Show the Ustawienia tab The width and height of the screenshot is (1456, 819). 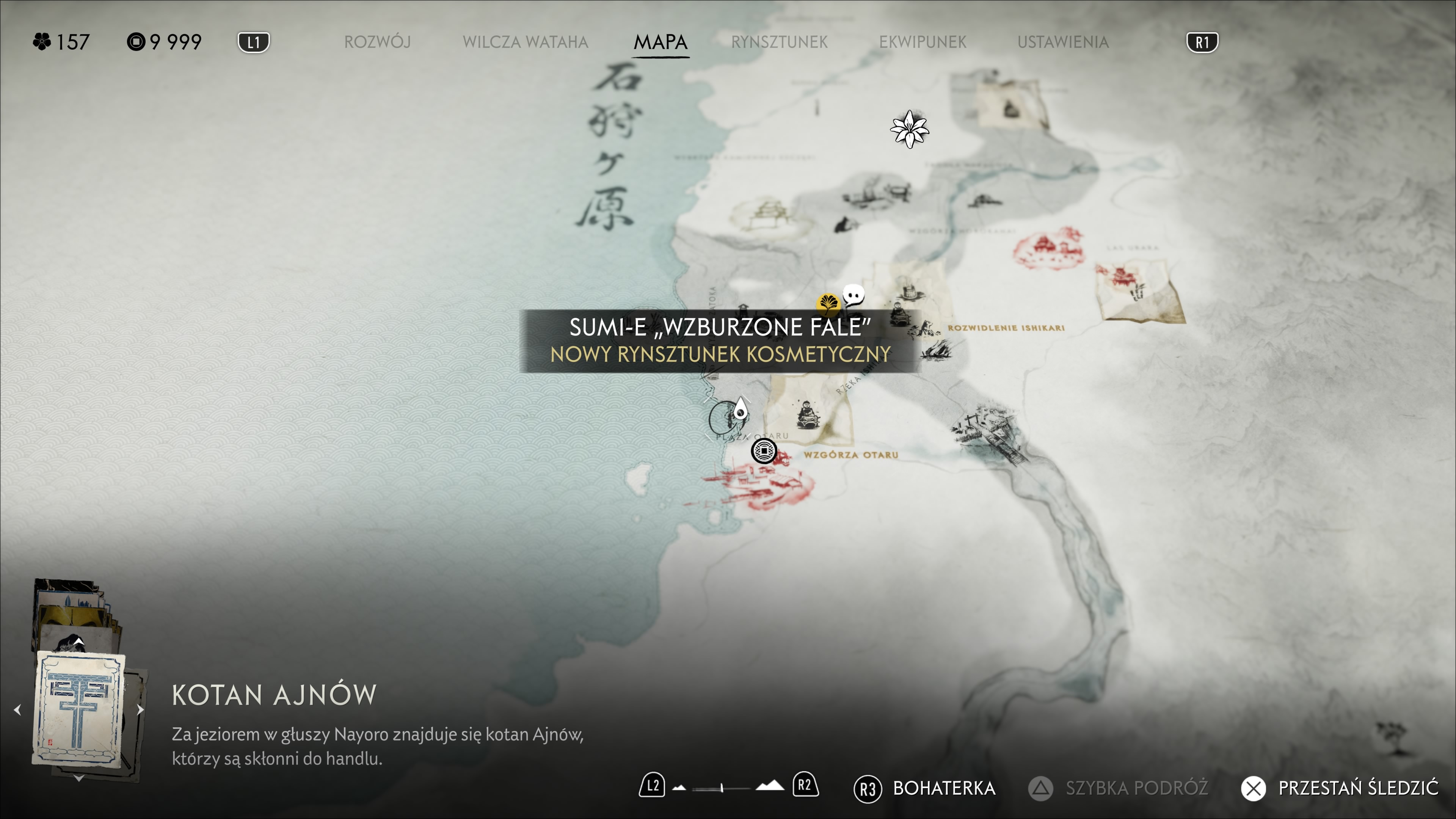(1062, 42)
